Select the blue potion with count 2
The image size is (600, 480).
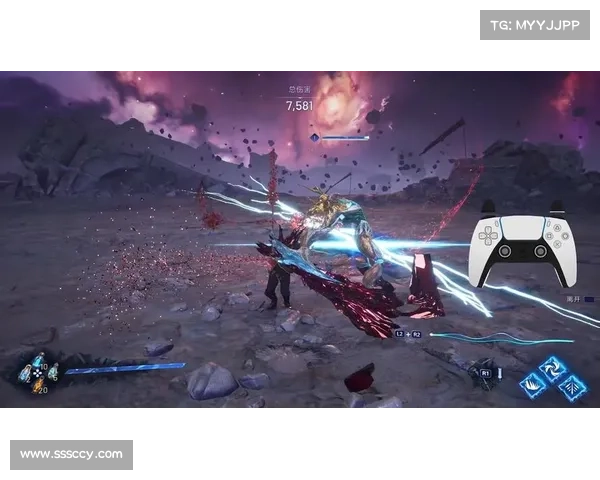tap(25, 373)
